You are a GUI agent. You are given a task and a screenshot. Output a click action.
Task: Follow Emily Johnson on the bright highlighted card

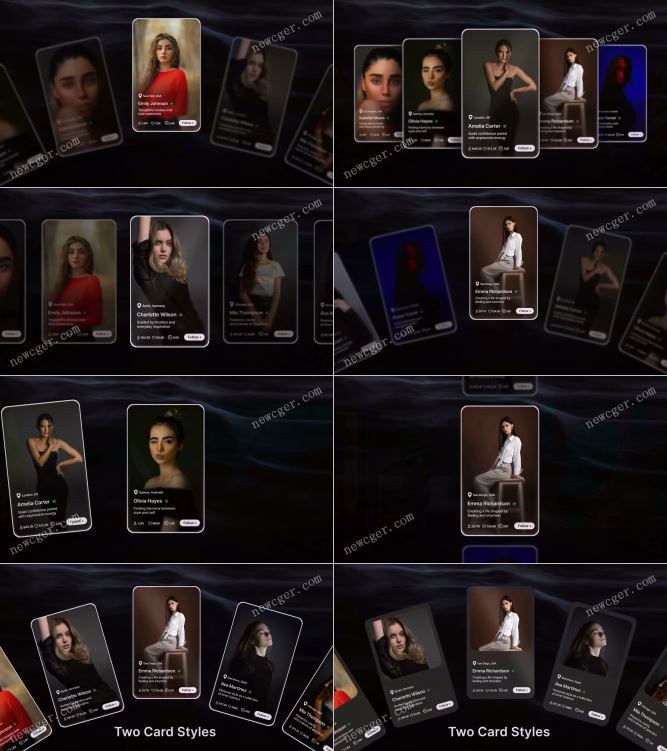(189, 123)
